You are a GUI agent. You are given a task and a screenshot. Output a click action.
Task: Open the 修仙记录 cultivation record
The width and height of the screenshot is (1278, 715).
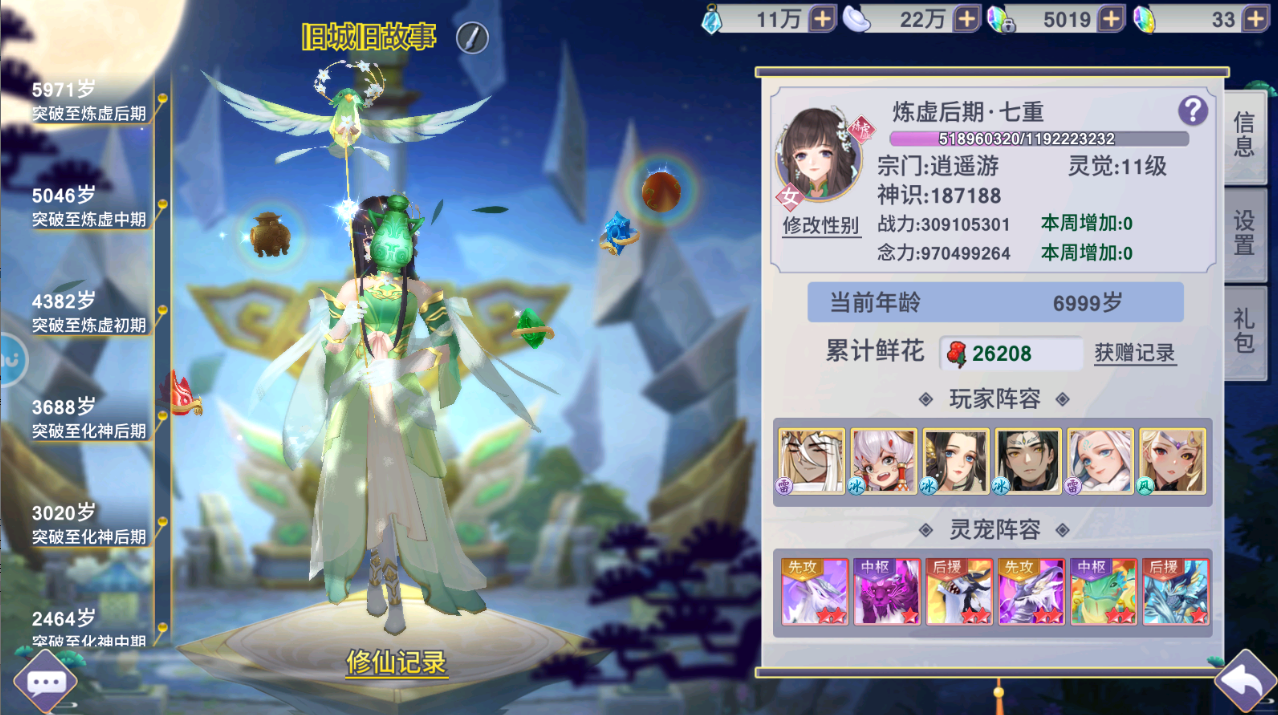(396, 662)
